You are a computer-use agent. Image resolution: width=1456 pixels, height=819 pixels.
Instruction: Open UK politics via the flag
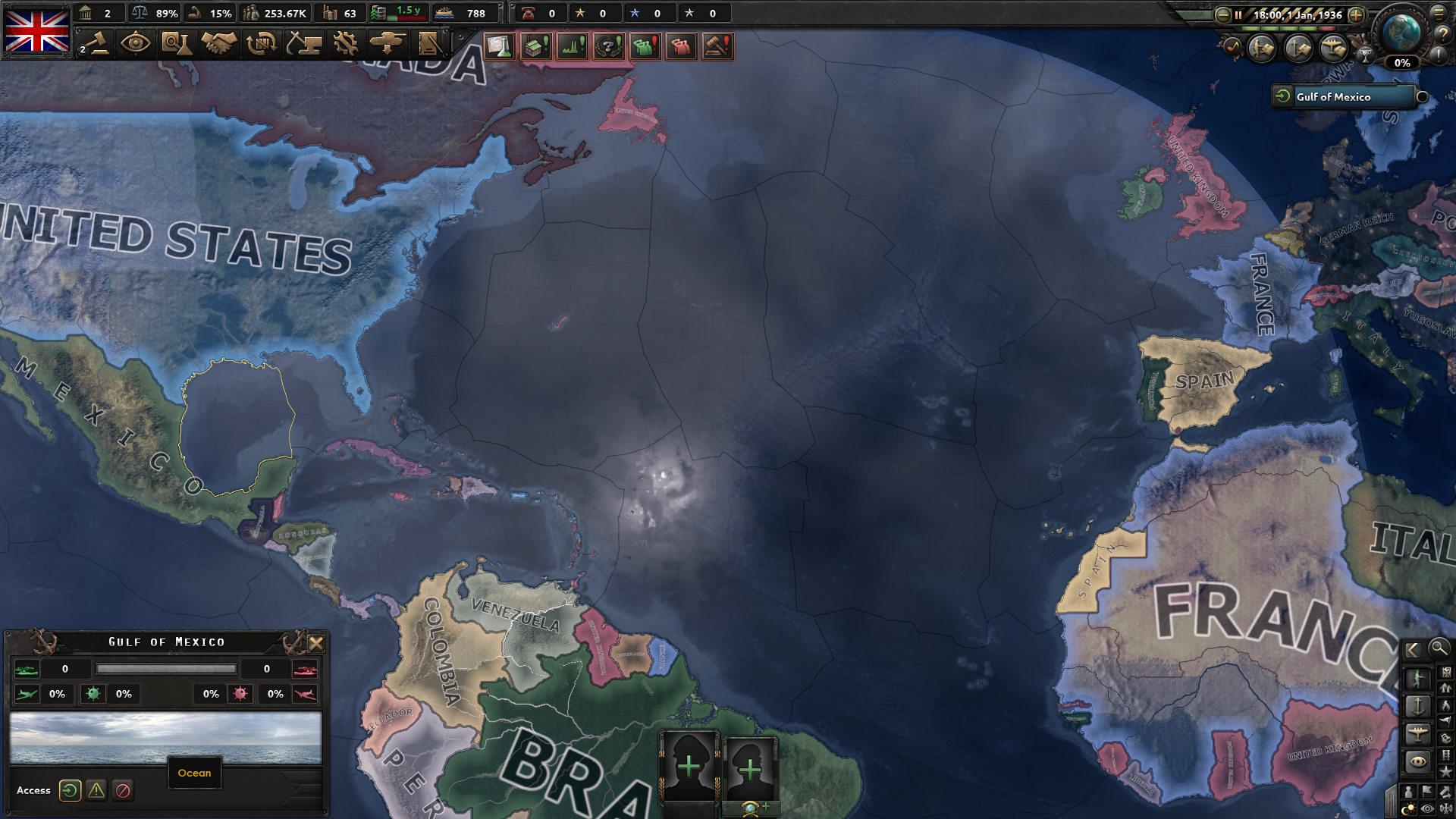(38, 30)
